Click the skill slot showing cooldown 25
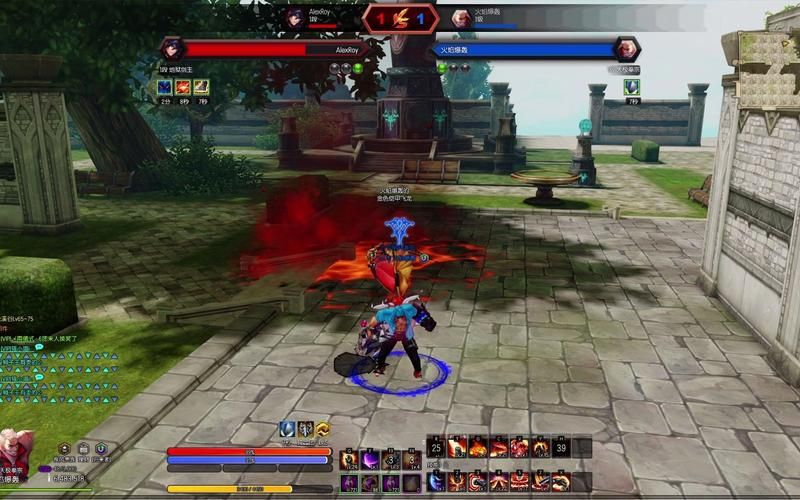 click(436, 447)
